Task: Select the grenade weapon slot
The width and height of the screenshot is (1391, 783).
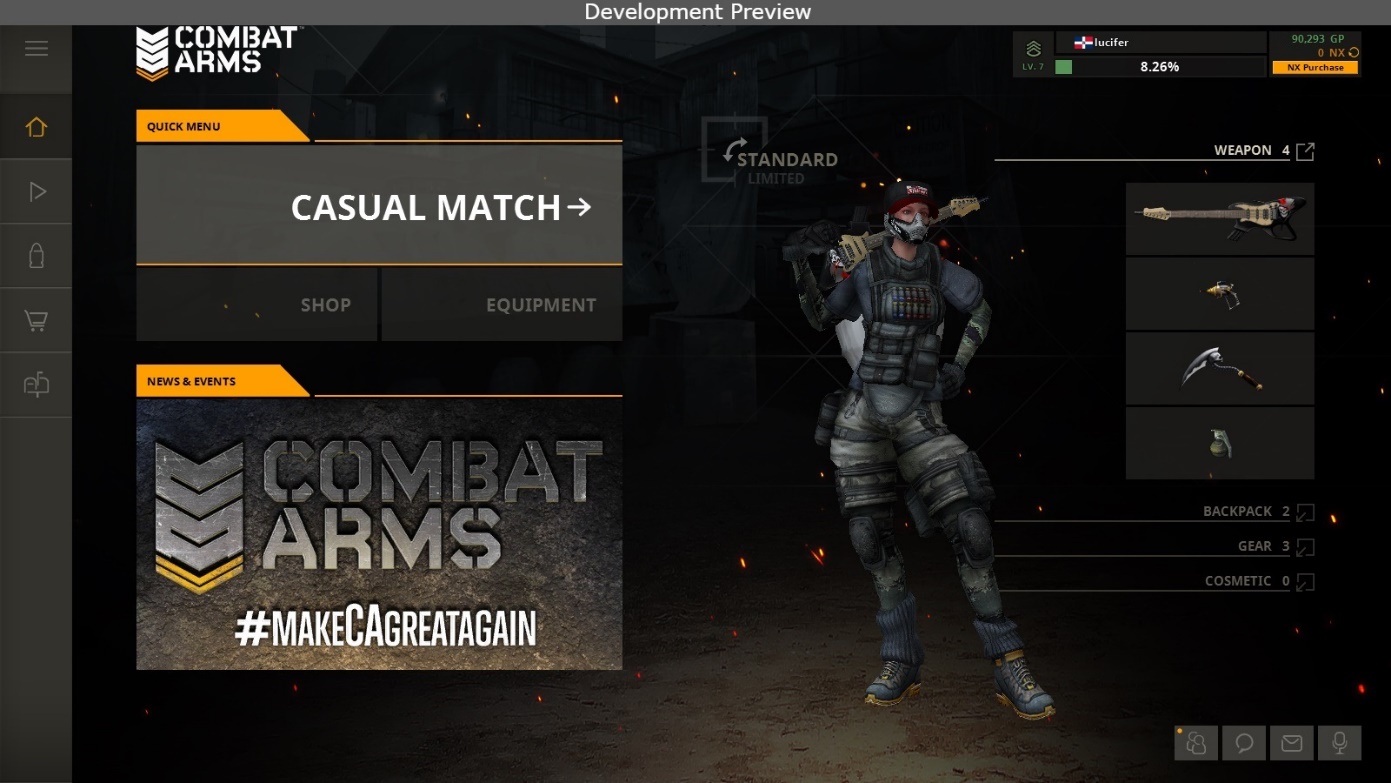Action: tap(1220, 443)
